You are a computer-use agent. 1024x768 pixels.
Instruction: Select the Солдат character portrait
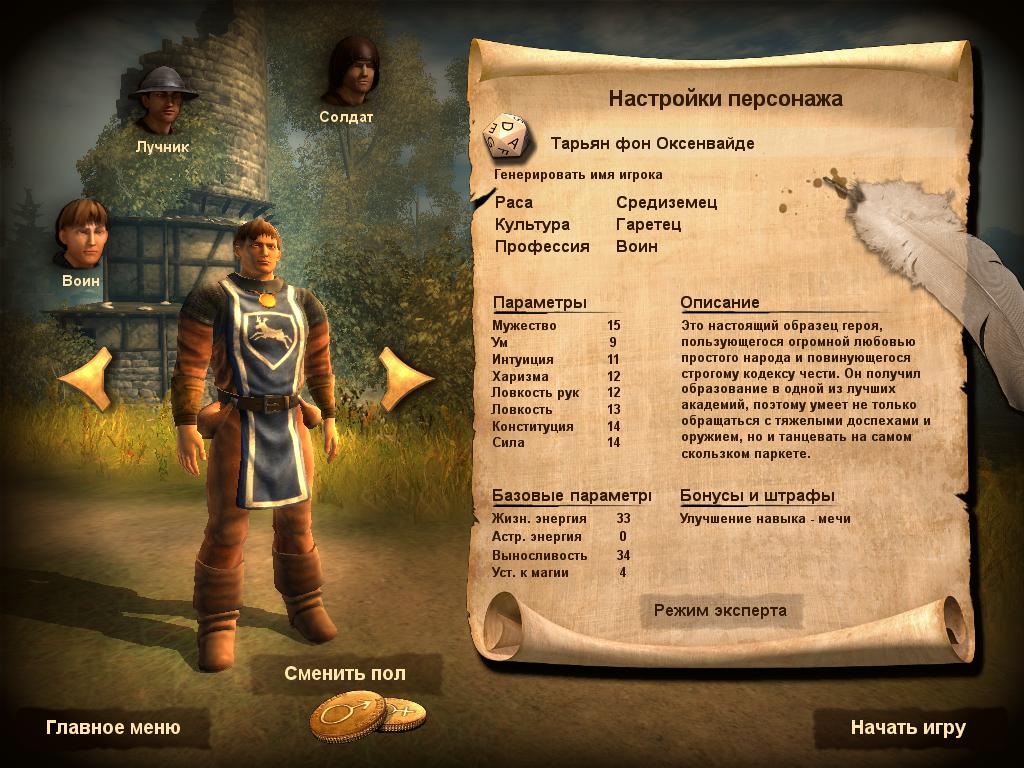(x=352, y=71)
